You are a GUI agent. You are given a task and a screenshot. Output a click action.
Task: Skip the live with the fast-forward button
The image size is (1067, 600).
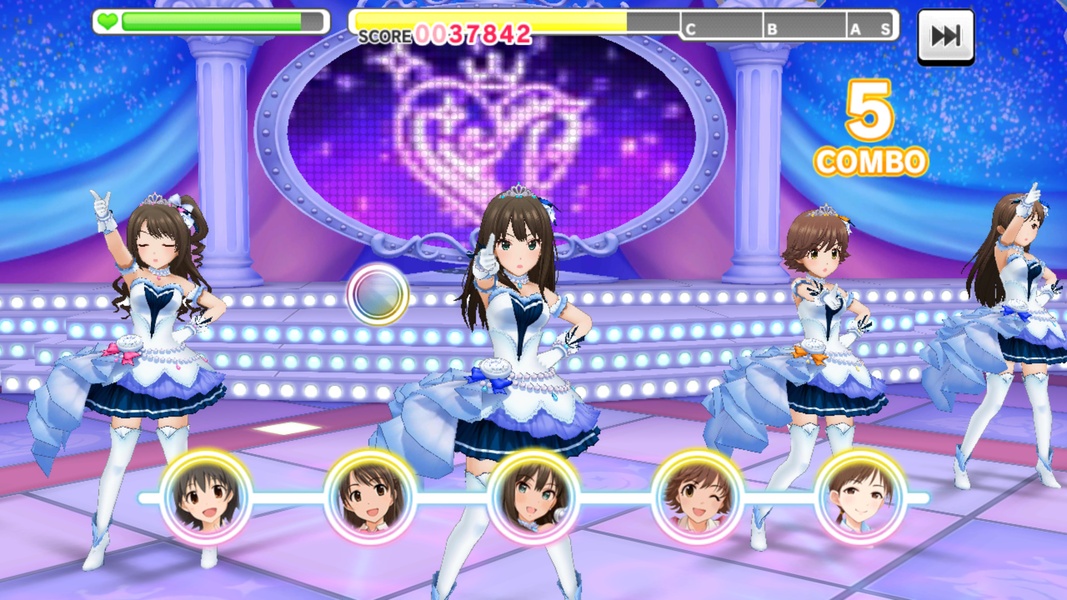coord(945,36)
